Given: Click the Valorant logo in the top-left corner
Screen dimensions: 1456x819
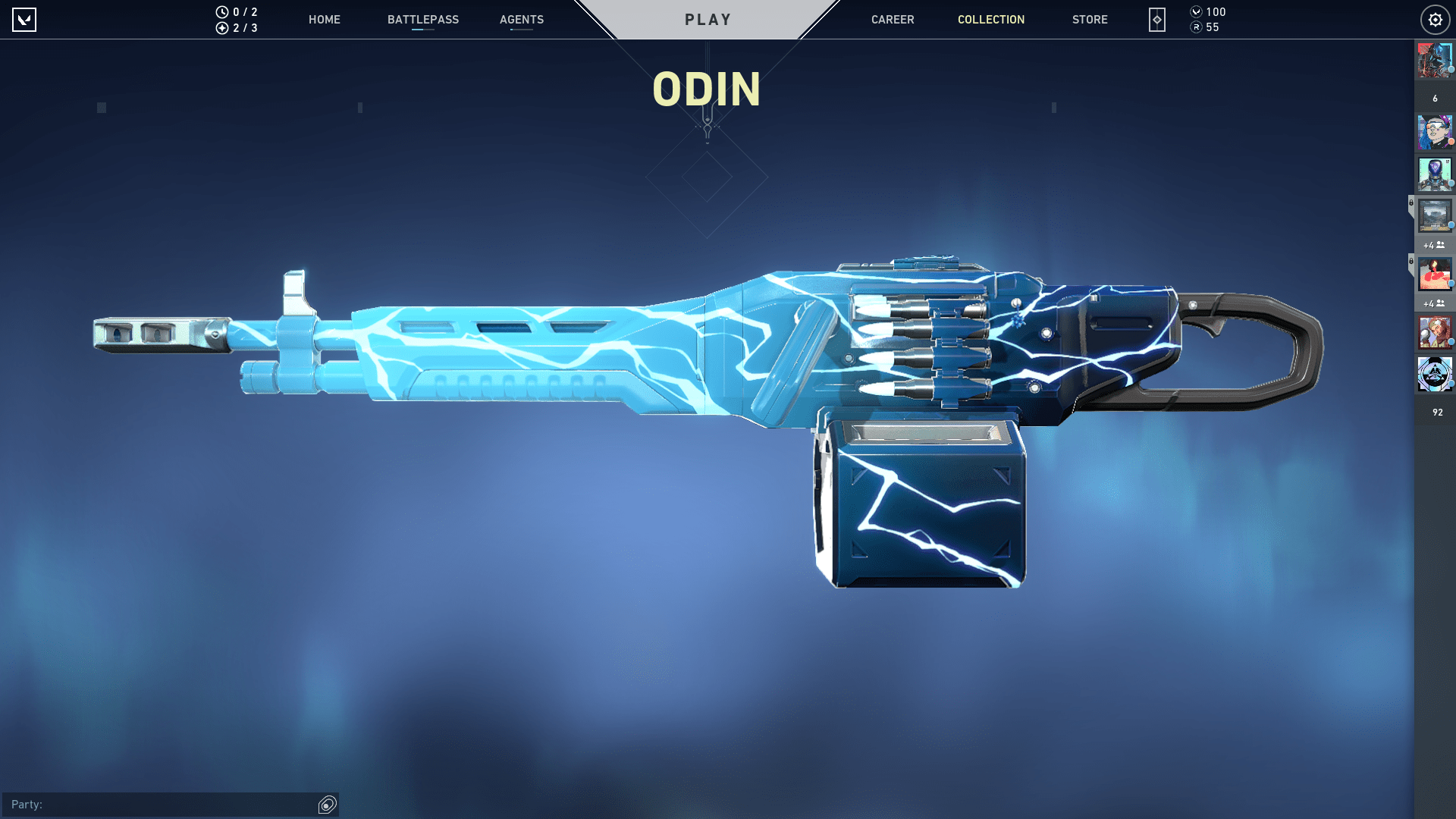Looking at the screenshot, I should tap(25, 20).
